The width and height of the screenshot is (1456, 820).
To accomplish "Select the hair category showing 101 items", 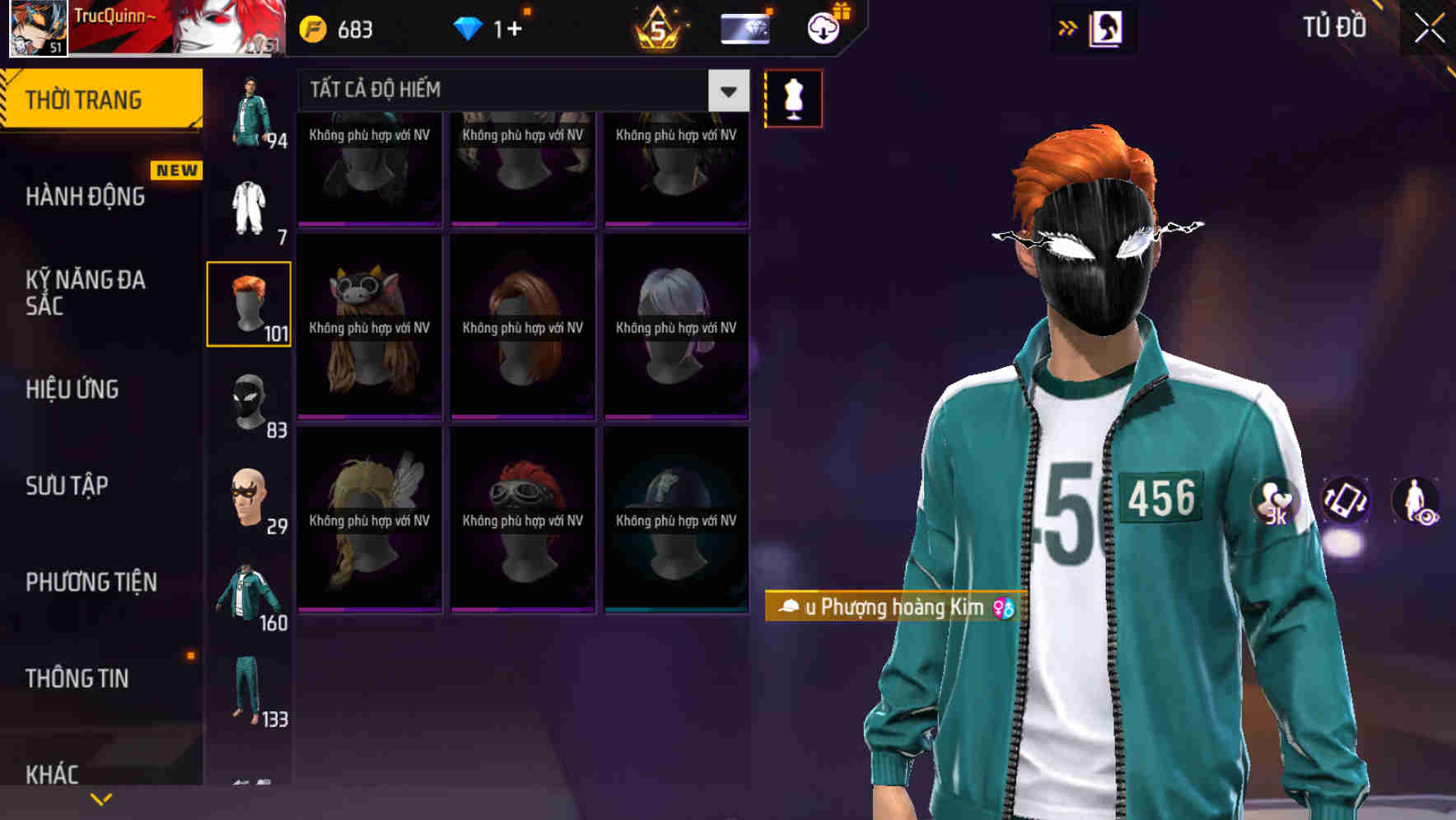I will click(249, 302).
